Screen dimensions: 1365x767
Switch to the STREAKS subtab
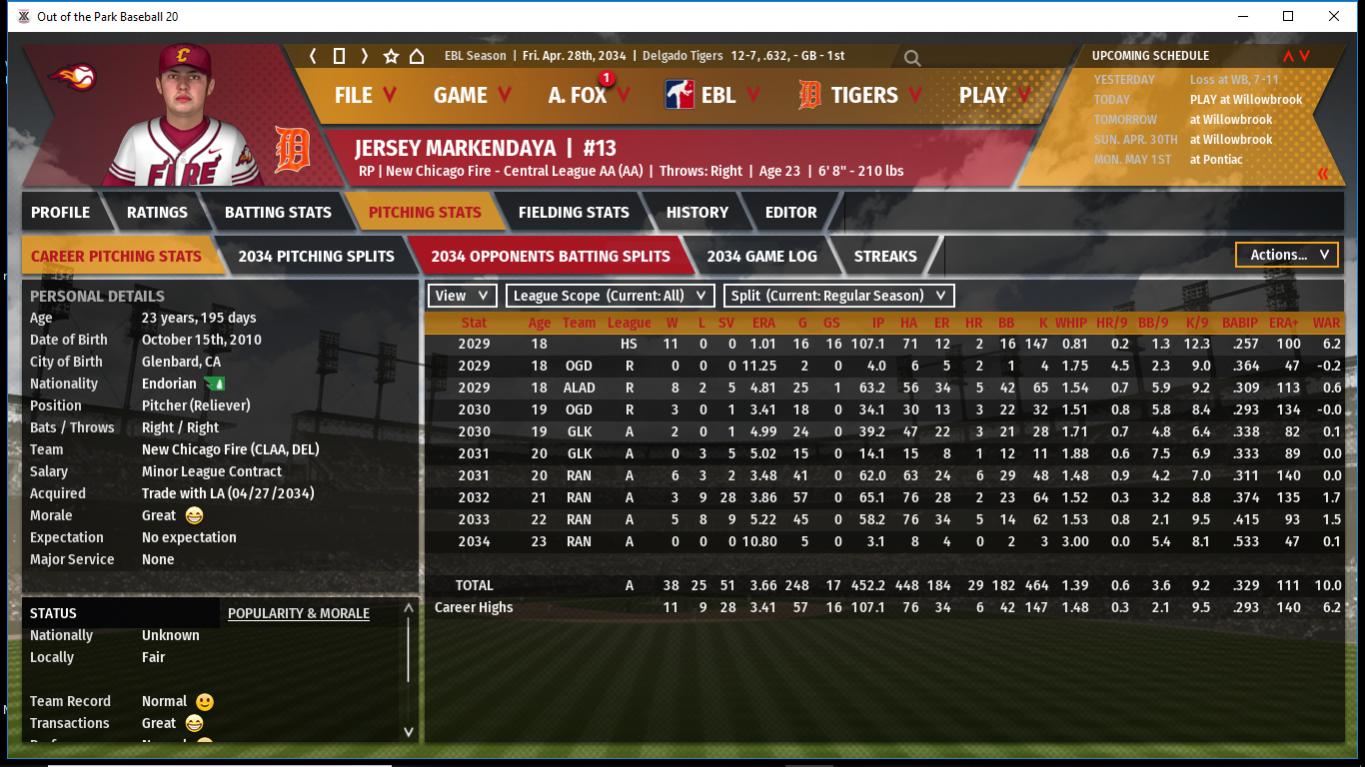coord(885,256)
